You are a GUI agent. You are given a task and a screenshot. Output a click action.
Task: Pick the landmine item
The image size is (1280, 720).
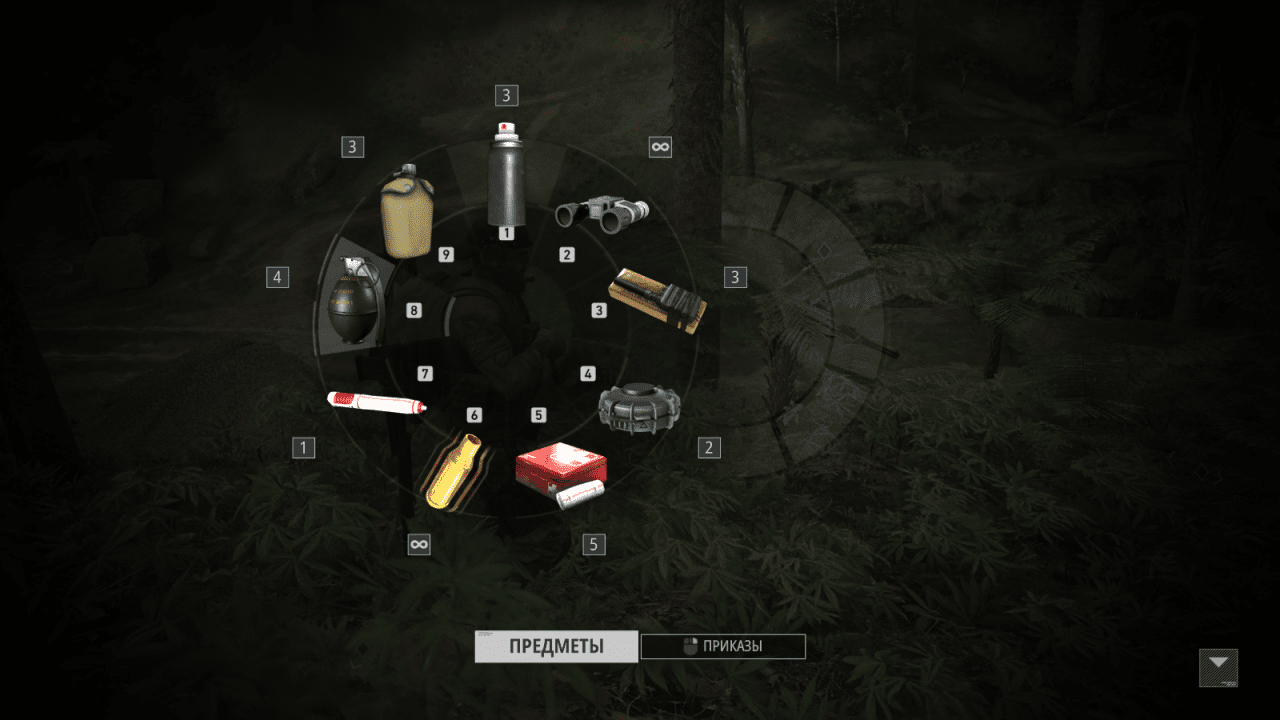pyautogui.click(x=639, y=408)
